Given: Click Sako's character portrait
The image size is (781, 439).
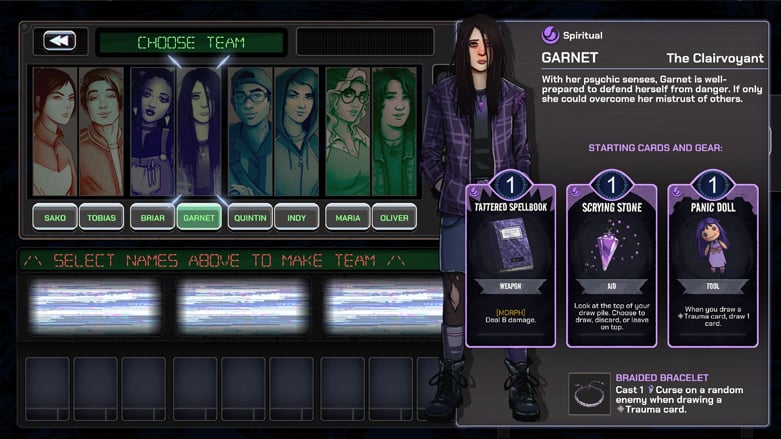Looking at the screenshot, I should click(54, 131).
